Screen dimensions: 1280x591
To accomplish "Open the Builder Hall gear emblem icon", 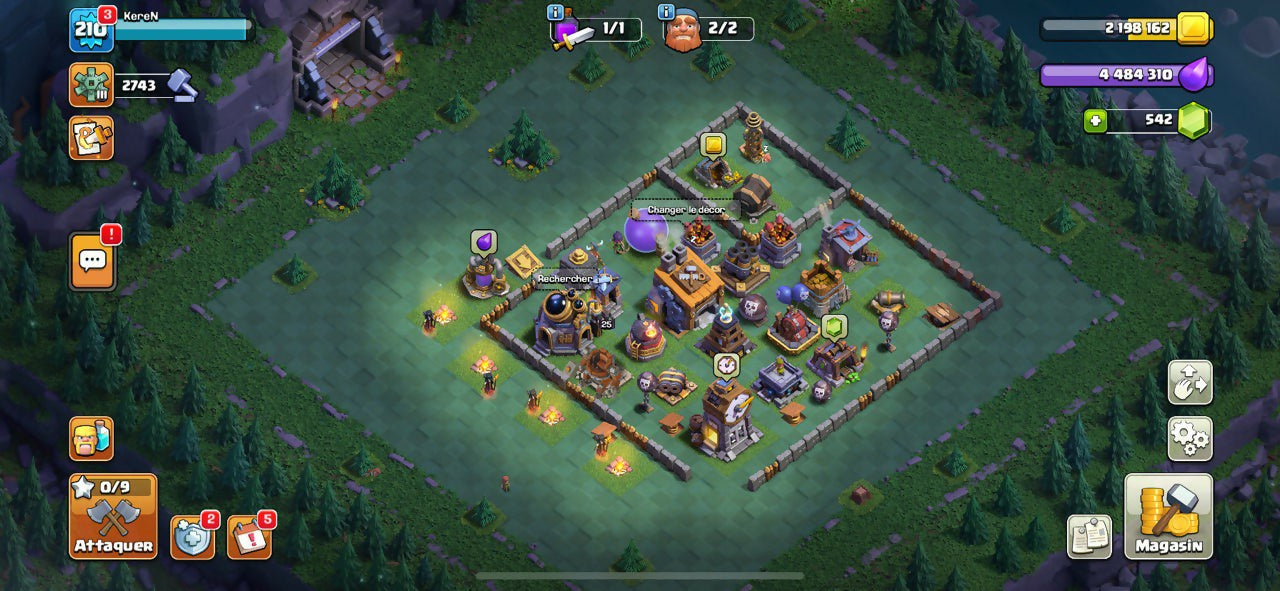I will click(x=91, y=85).
